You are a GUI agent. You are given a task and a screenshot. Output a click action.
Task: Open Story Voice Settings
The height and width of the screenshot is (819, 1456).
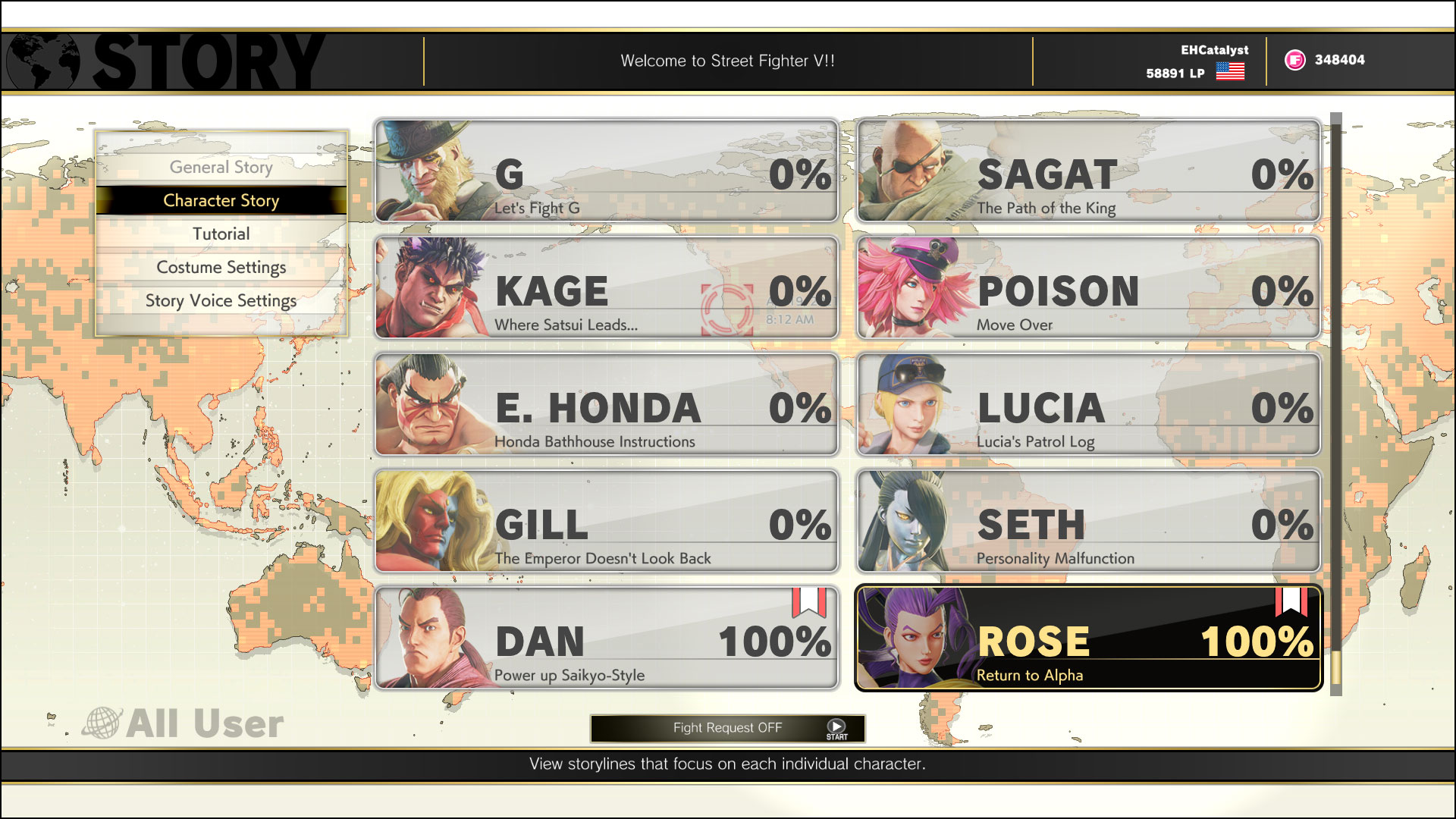coord(221,300)
